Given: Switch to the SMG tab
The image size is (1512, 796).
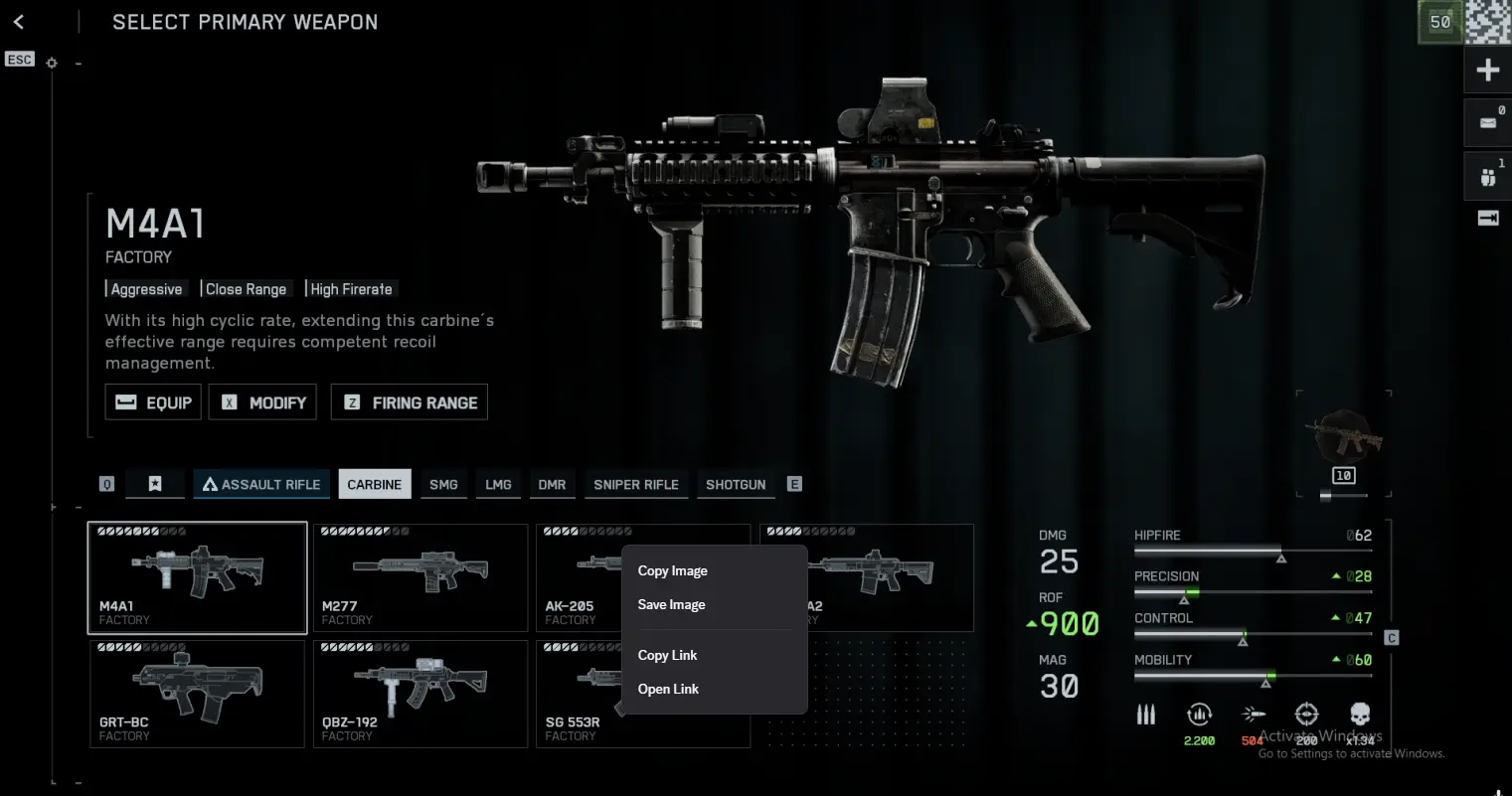Looking at the screenshot, I should [443, 485].
